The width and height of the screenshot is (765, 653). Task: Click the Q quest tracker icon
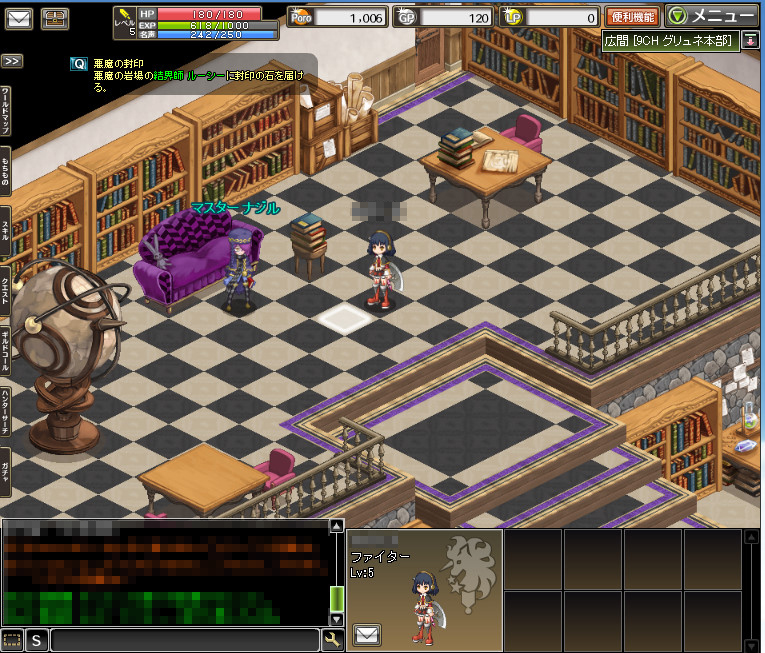[79, 63]
